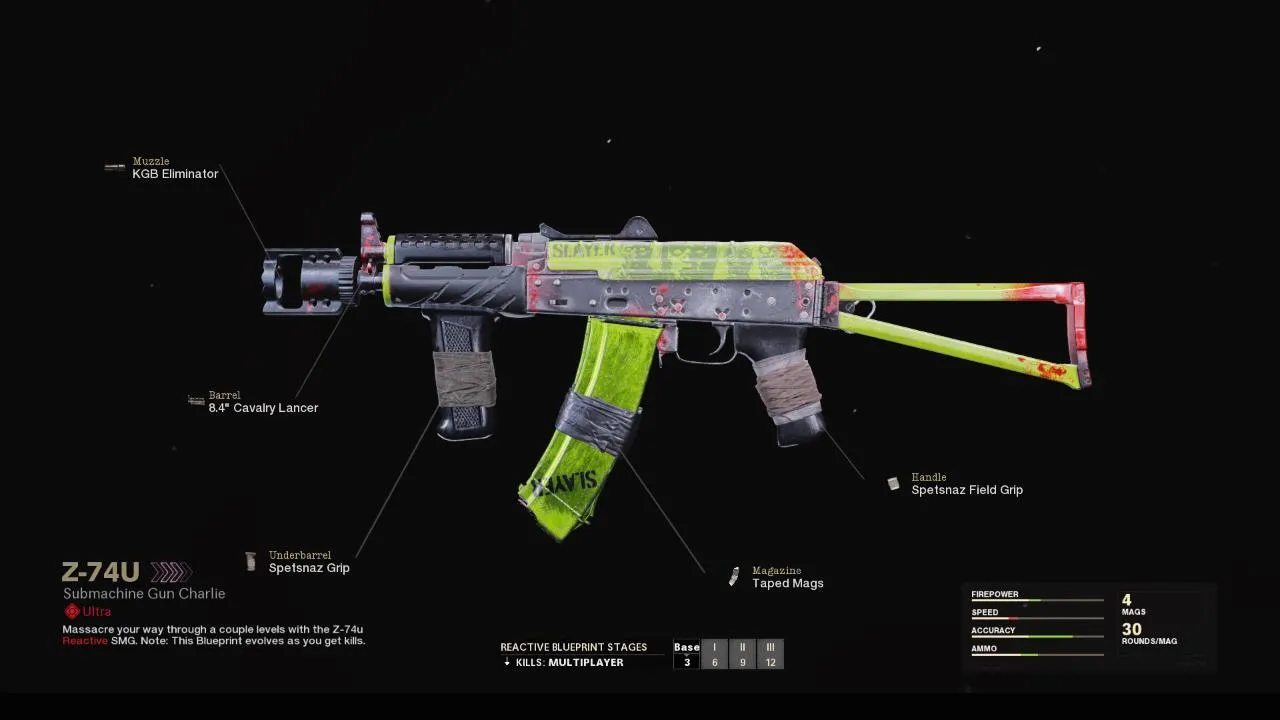This screenshot has height=720, width=1280.
Task: Select the Base reactive blueprint stage
Action: (687, 654)
